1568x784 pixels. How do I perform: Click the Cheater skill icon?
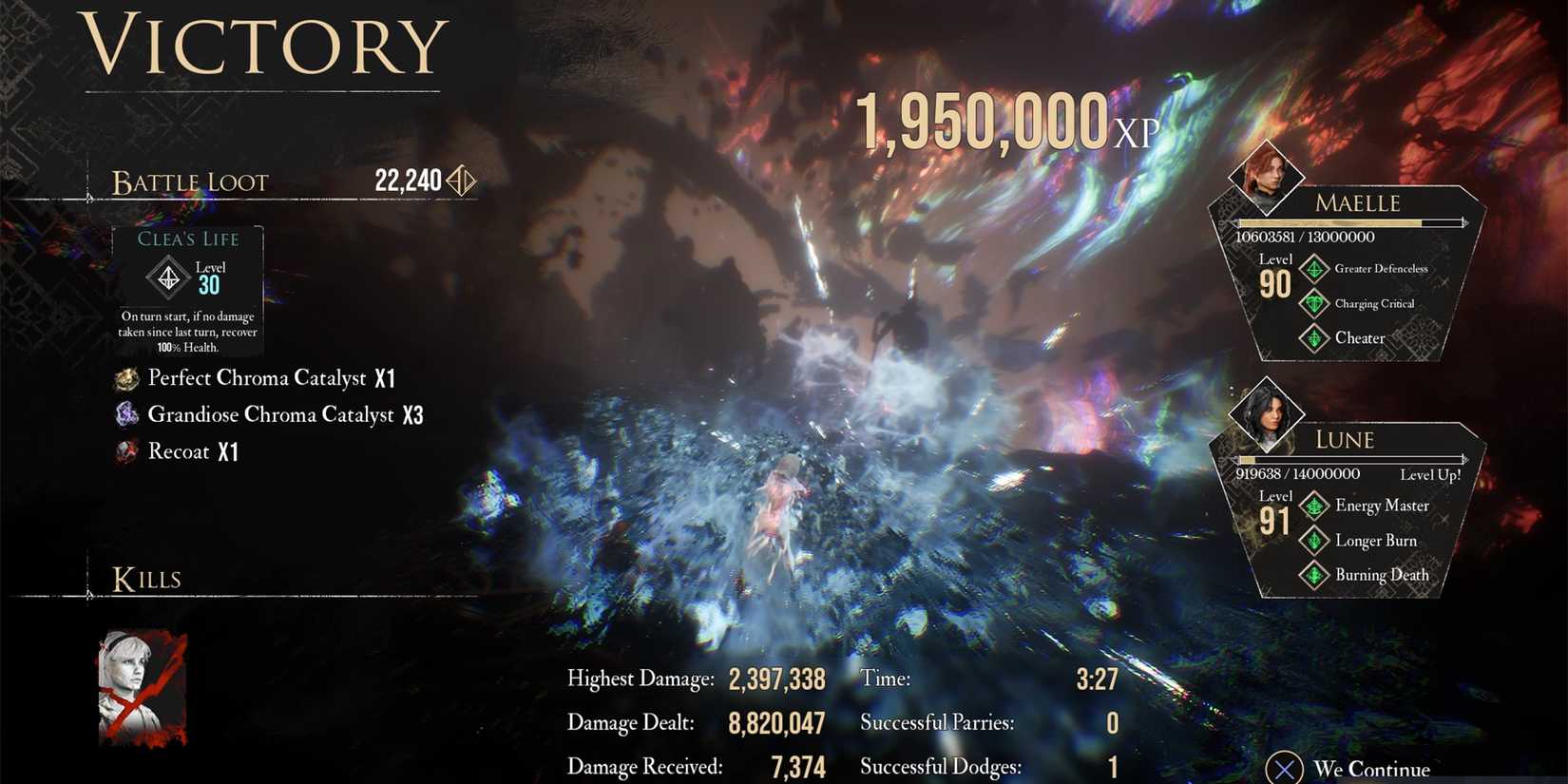[x=1315, y=338]
